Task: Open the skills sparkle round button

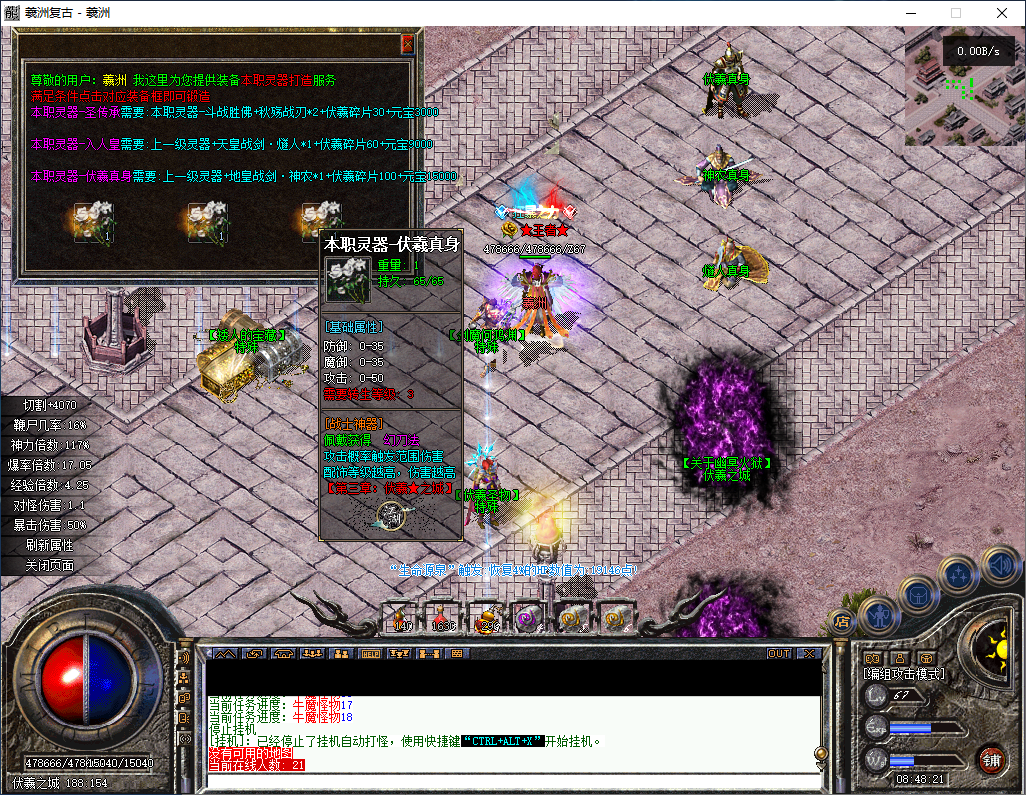Action: click(x=958, y=574)
